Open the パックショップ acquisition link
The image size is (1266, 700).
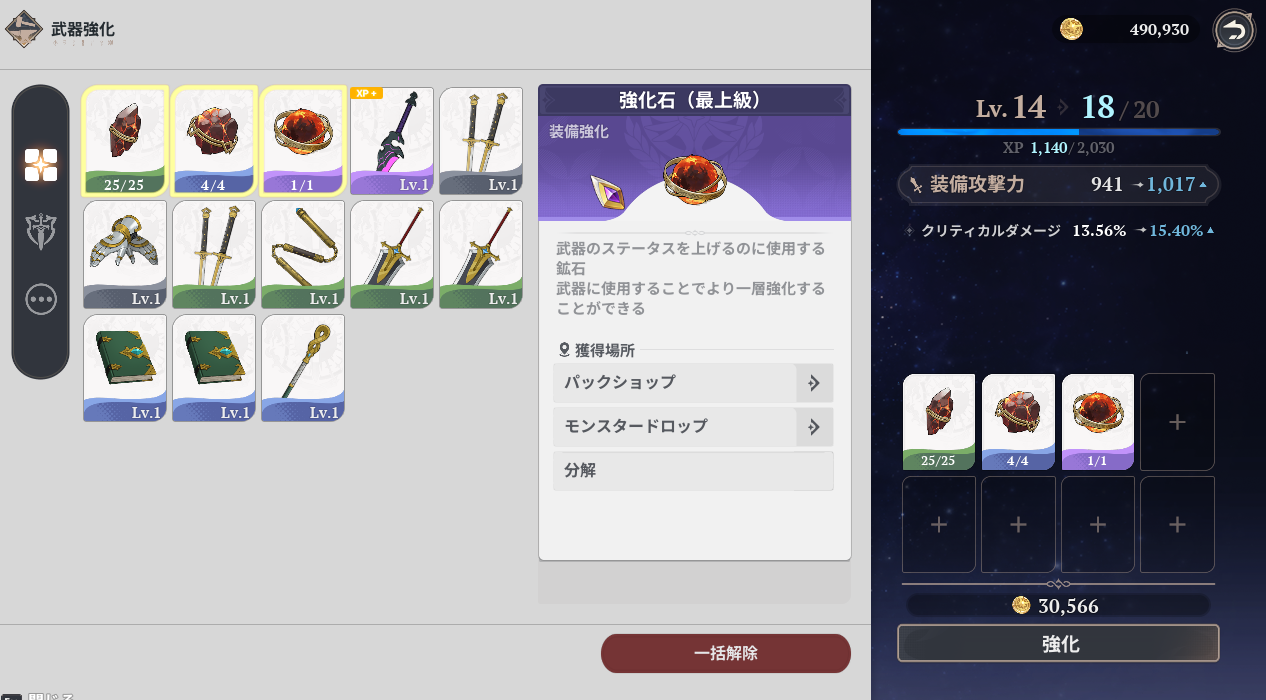pos(692,382)
